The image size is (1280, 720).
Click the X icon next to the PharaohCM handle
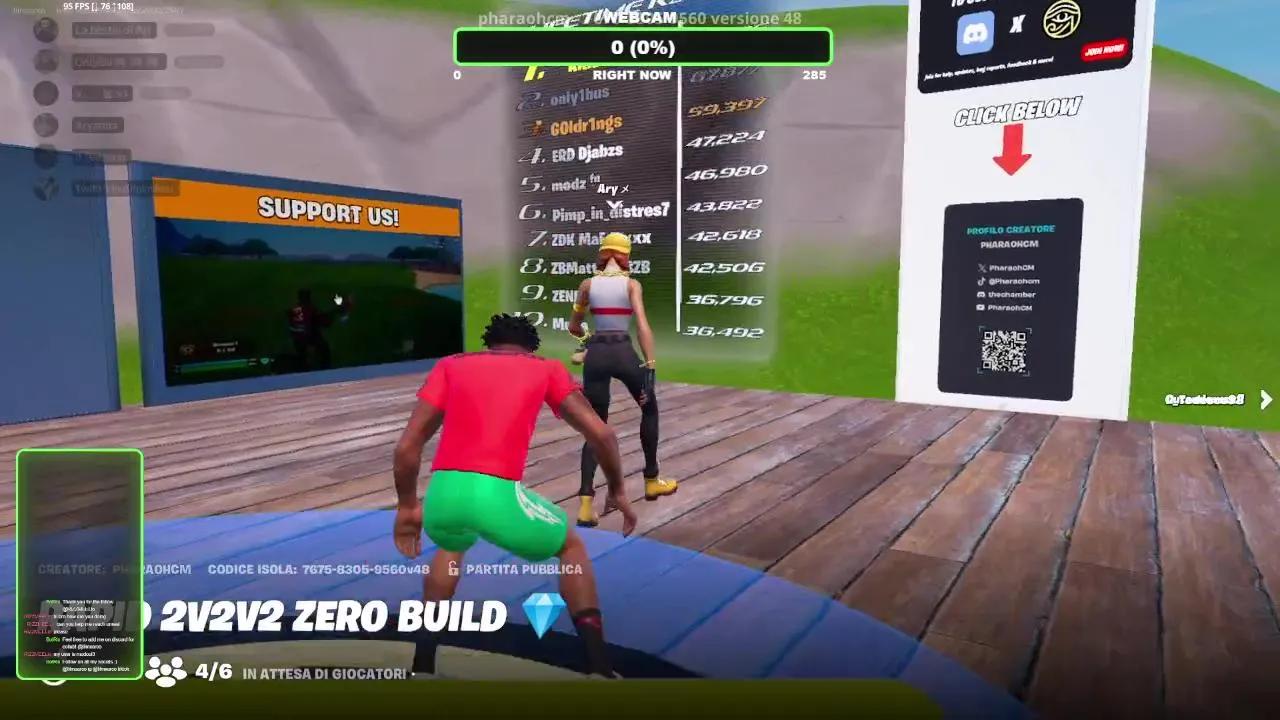tap(982, 268)
